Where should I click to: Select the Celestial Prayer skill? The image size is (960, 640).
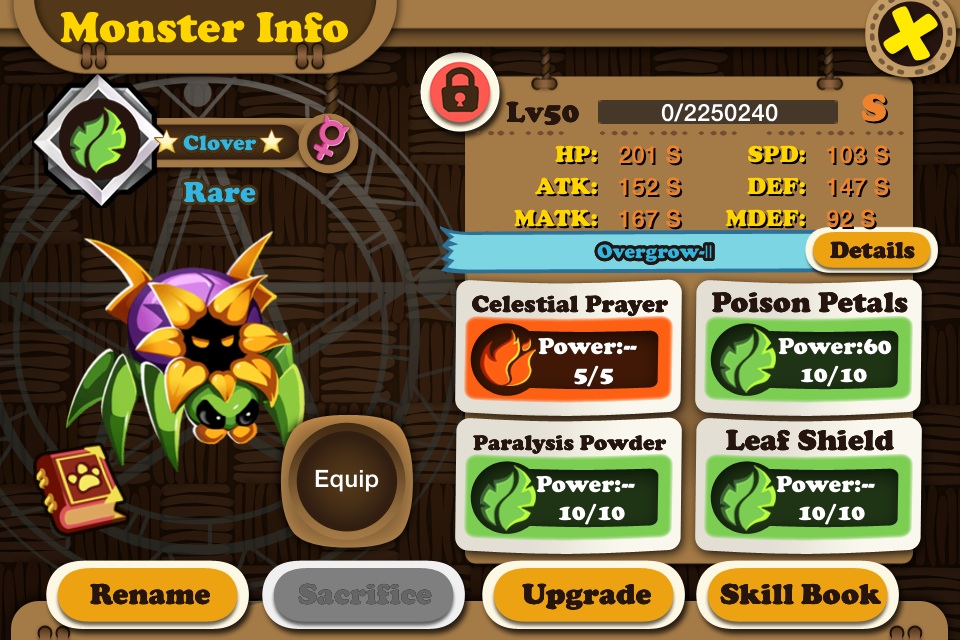[569, 346]
